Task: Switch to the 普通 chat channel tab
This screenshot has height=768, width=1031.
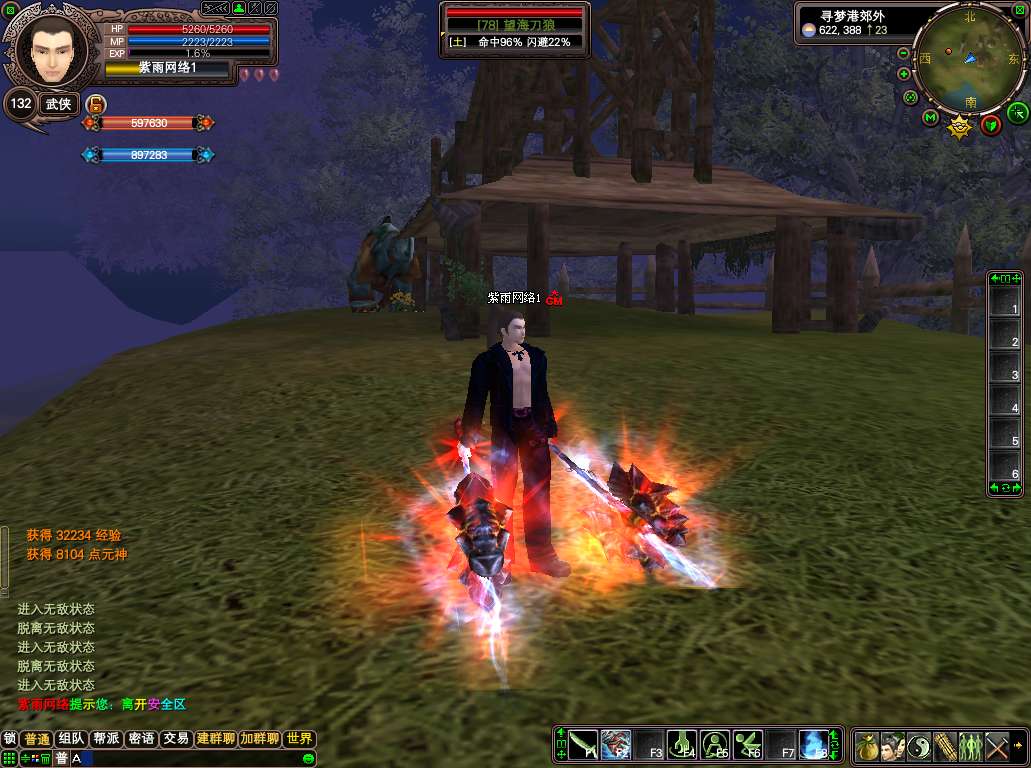Action: (37, 739)
